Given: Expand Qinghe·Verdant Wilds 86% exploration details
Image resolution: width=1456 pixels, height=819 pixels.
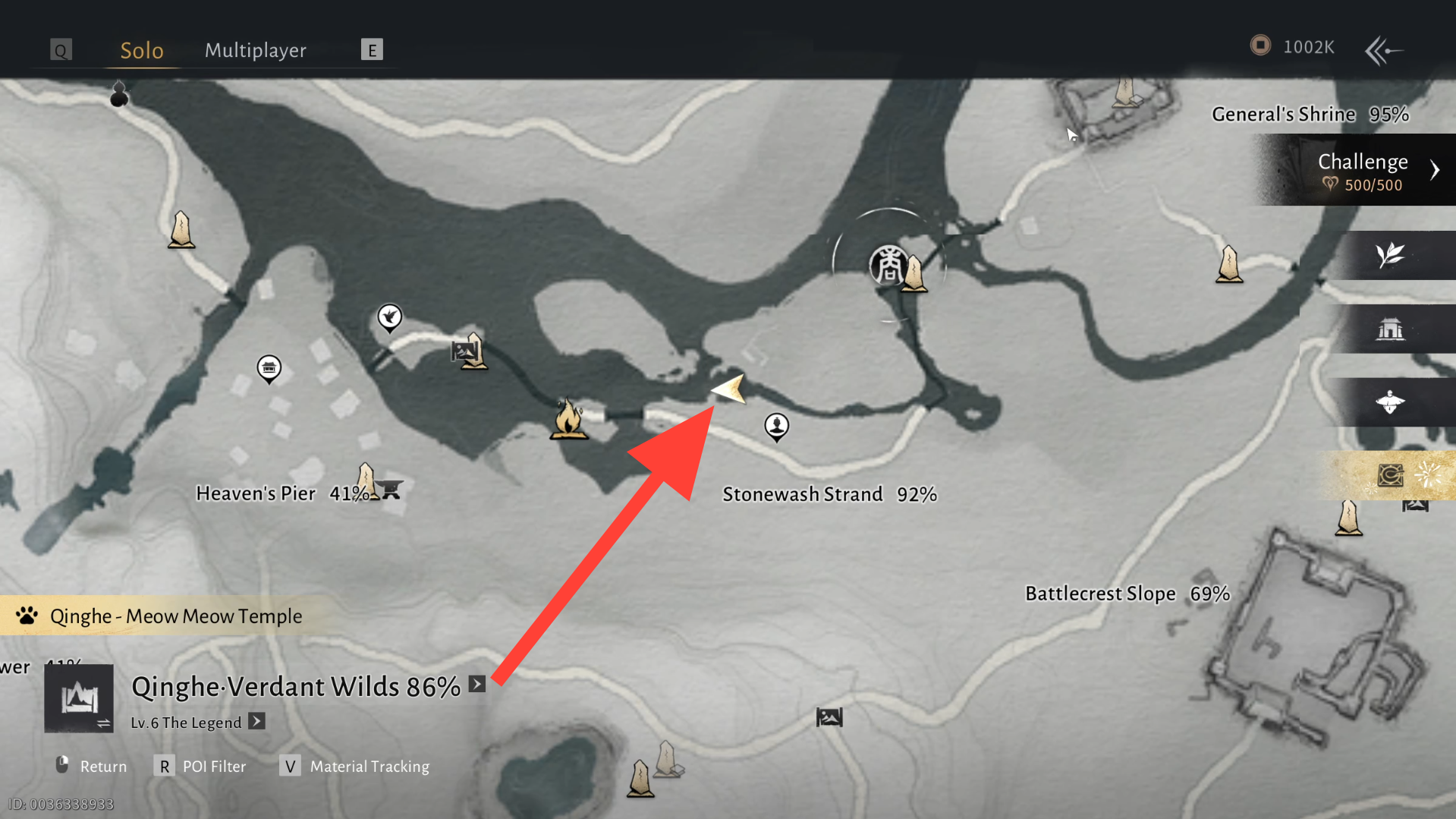Looking at the screenshot, I should 477,684.
